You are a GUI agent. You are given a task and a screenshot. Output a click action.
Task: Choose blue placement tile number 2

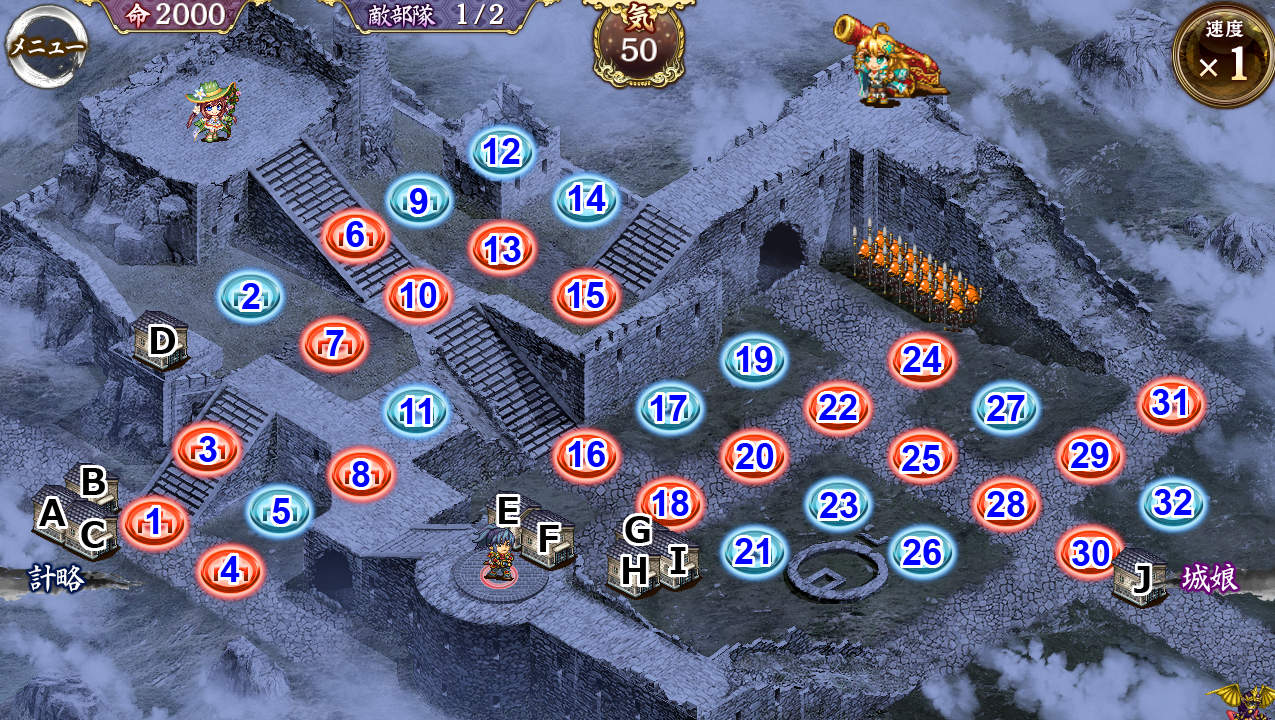point(250,297)
